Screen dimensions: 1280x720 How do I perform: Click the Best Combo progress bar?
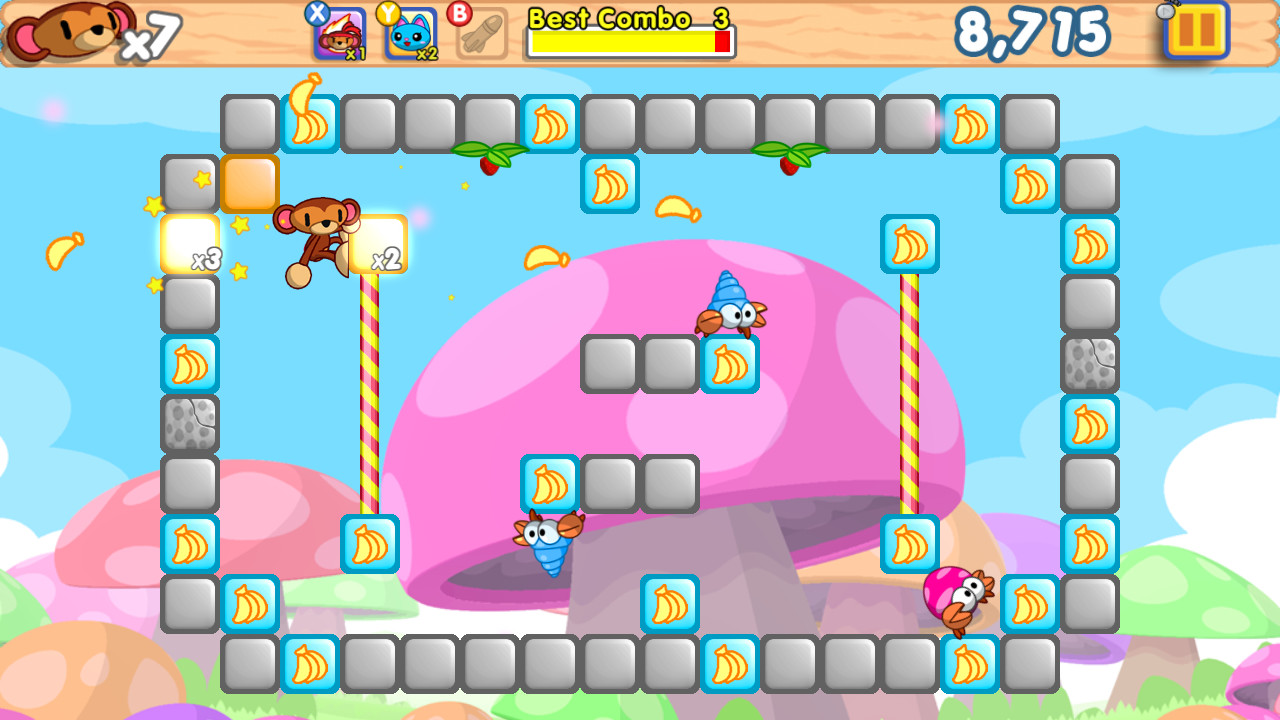tap(630, 43)
